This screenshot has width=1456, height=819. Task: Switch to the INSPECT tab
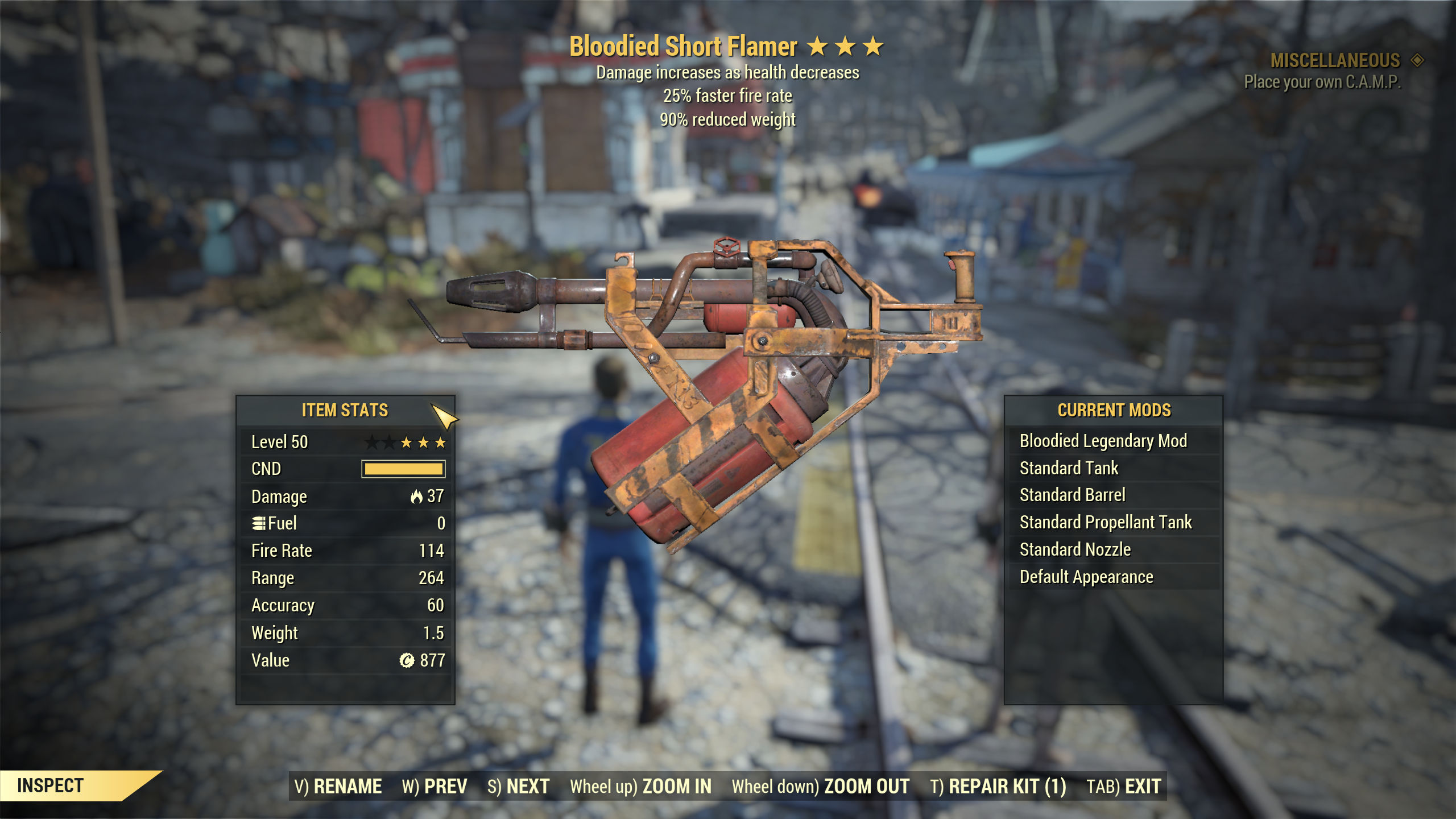pyautogui.click(x=50, y=787)
